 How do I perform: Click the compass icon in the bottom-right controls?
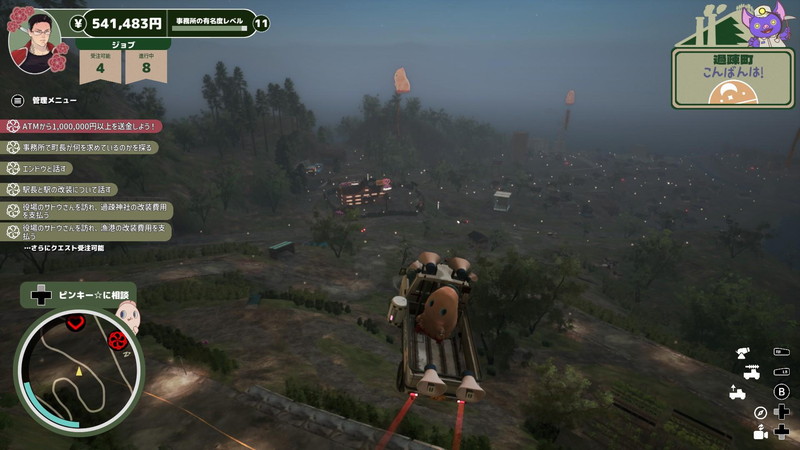760,412
